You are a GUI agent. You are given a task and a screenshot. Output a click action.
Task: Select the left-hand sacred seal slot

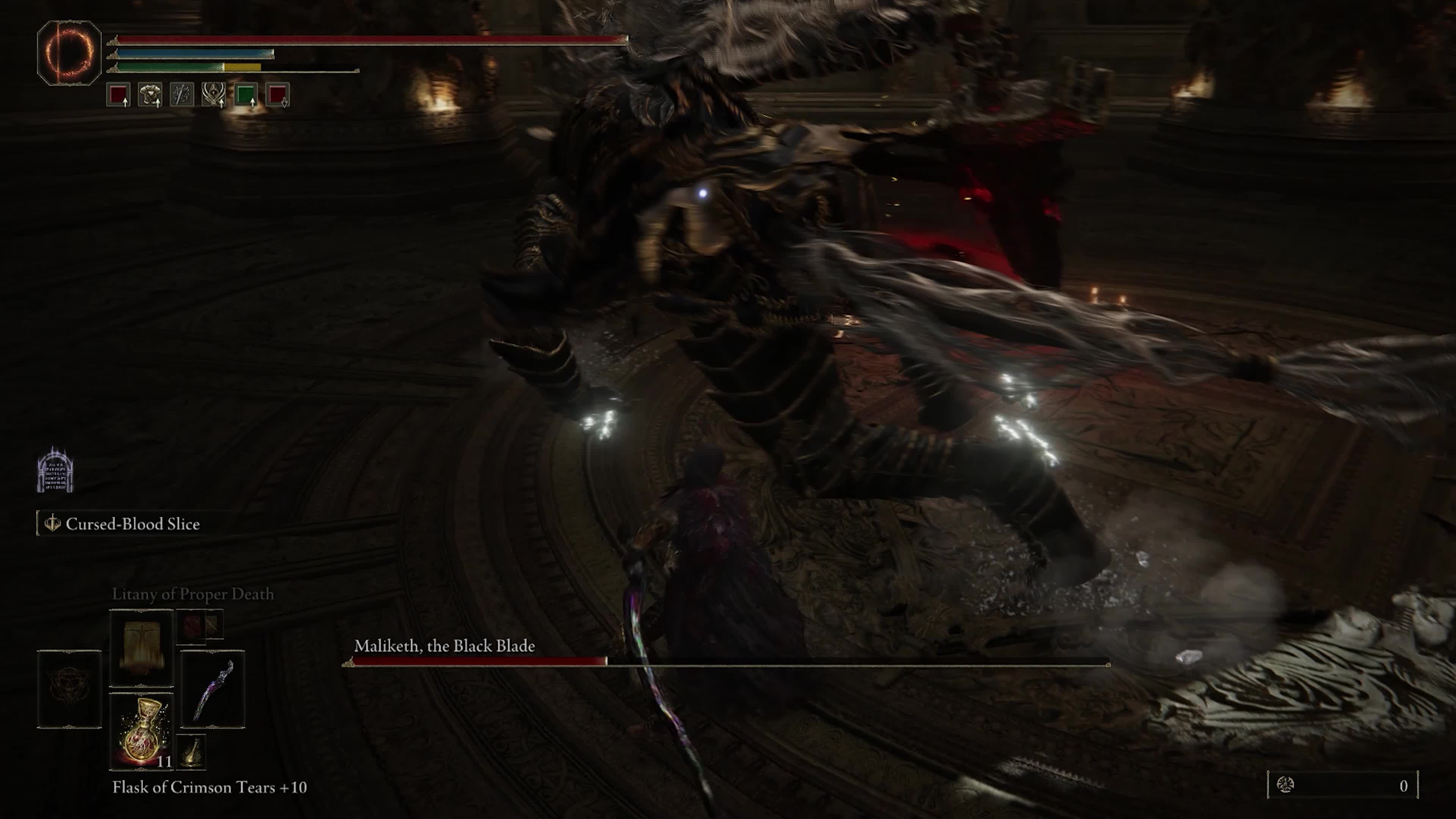click(69, 690)
